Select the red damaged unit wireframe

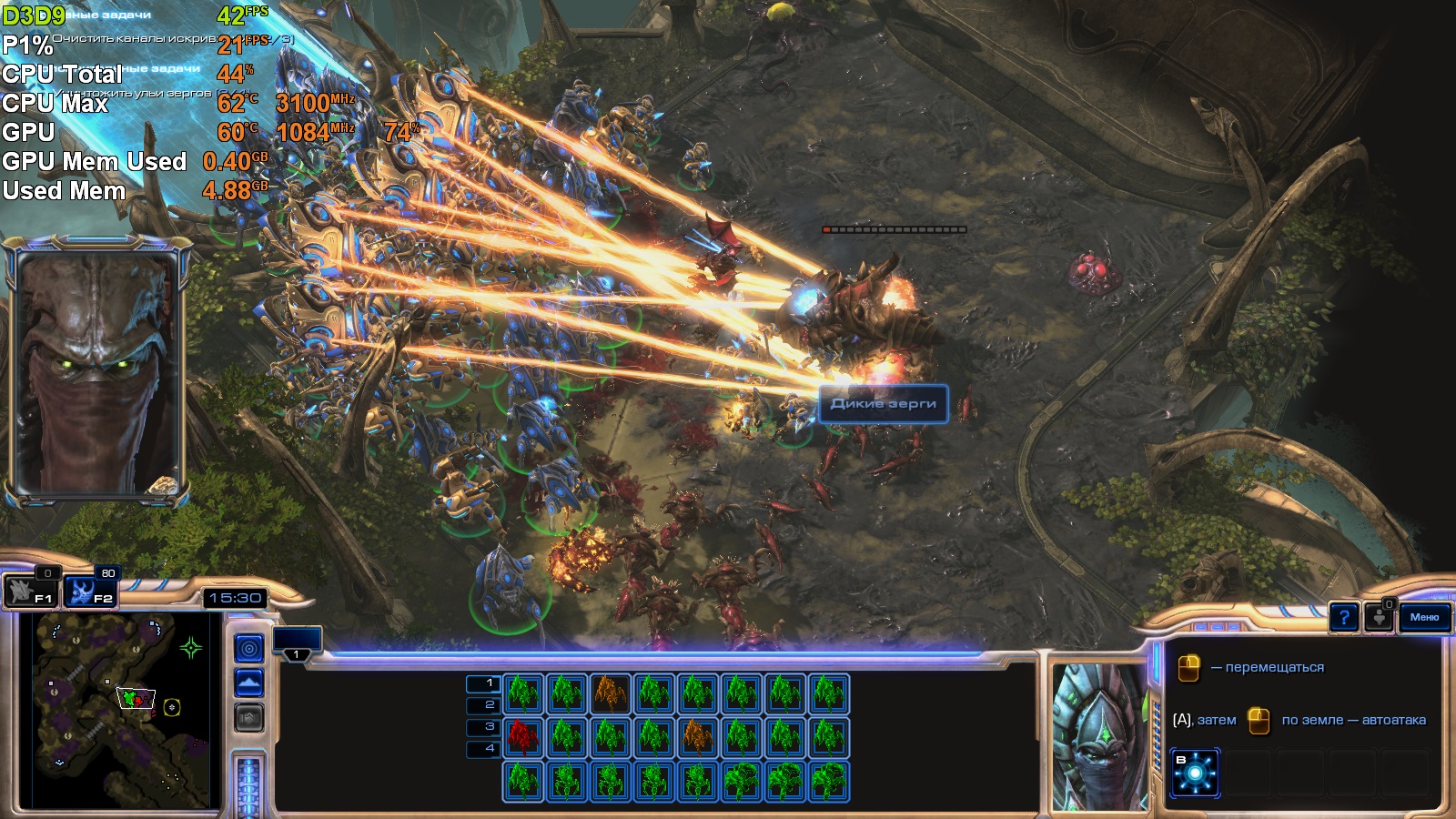[523, 736]
